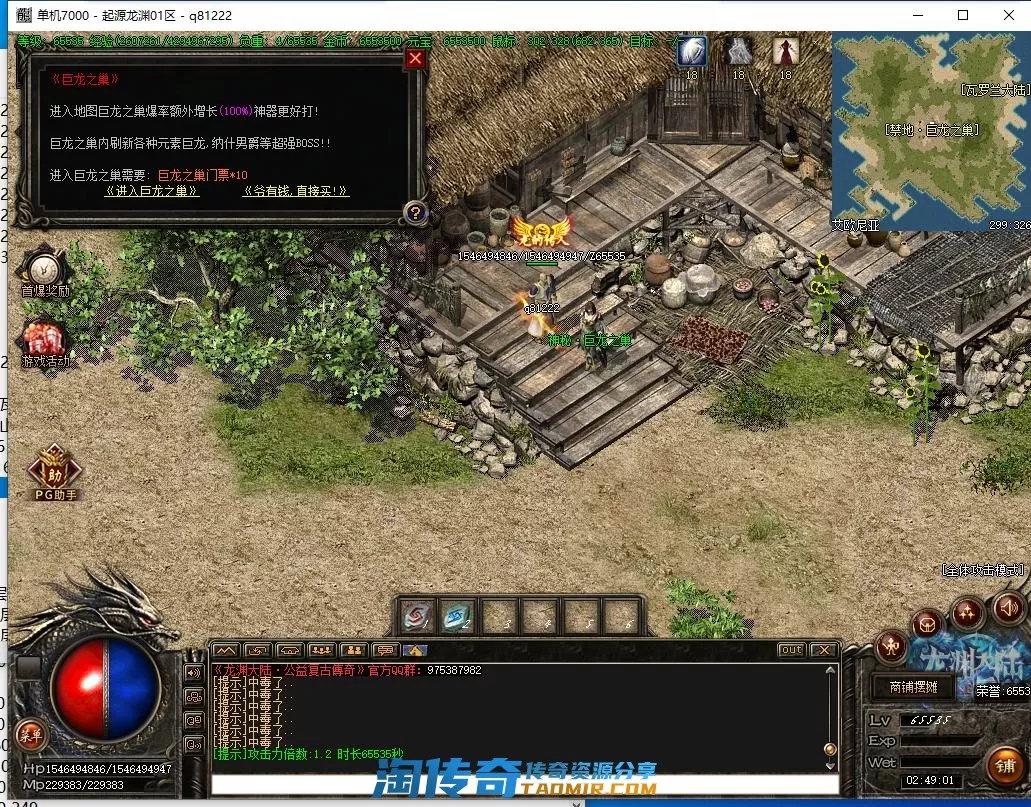Select the《爷有钱,直接买!》option
This screenshot has width=1031, height=807.
(296, 191)
